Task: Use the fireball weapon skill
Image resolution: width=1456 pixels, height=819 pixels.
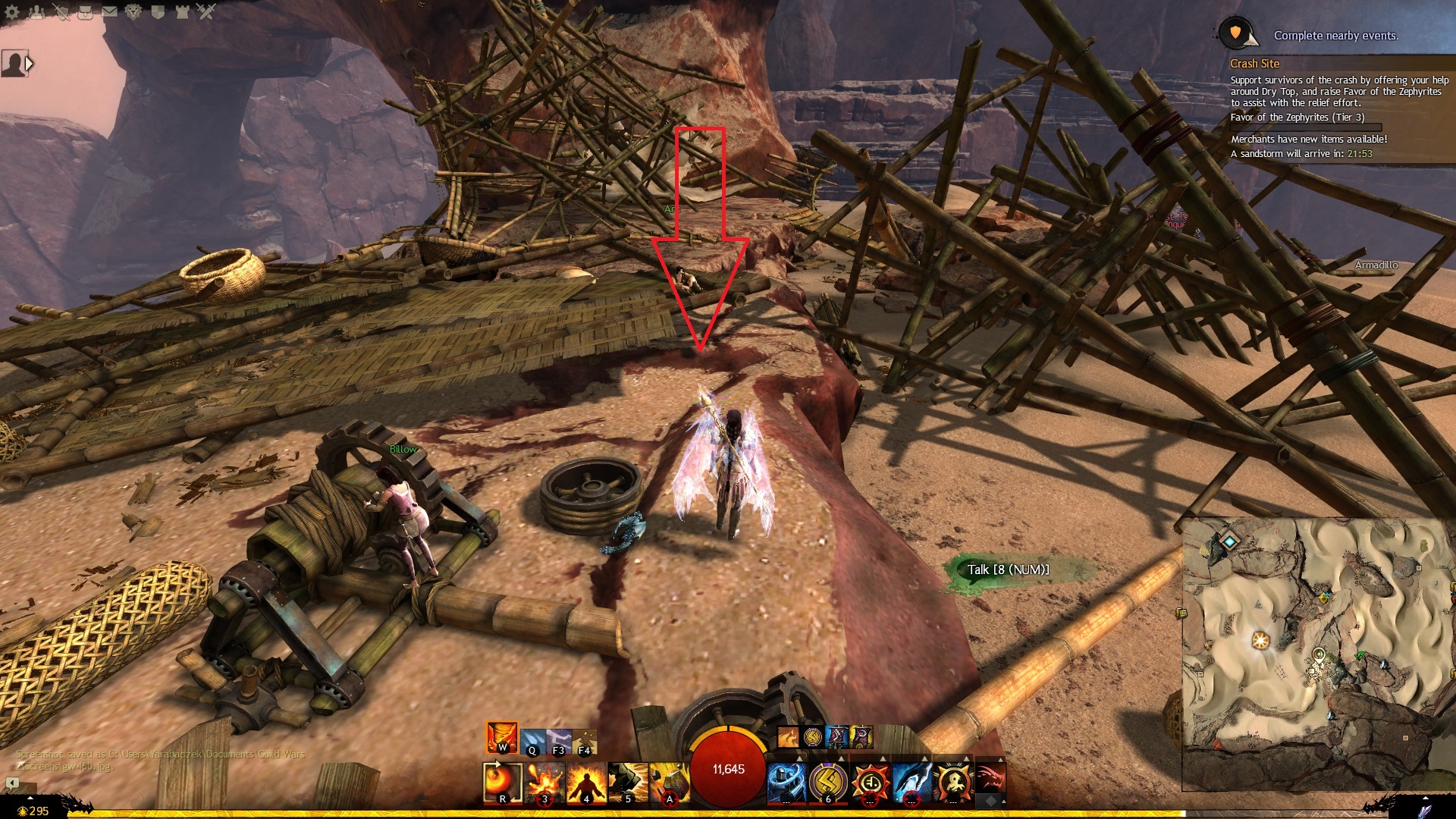Action: click(502, 782)
